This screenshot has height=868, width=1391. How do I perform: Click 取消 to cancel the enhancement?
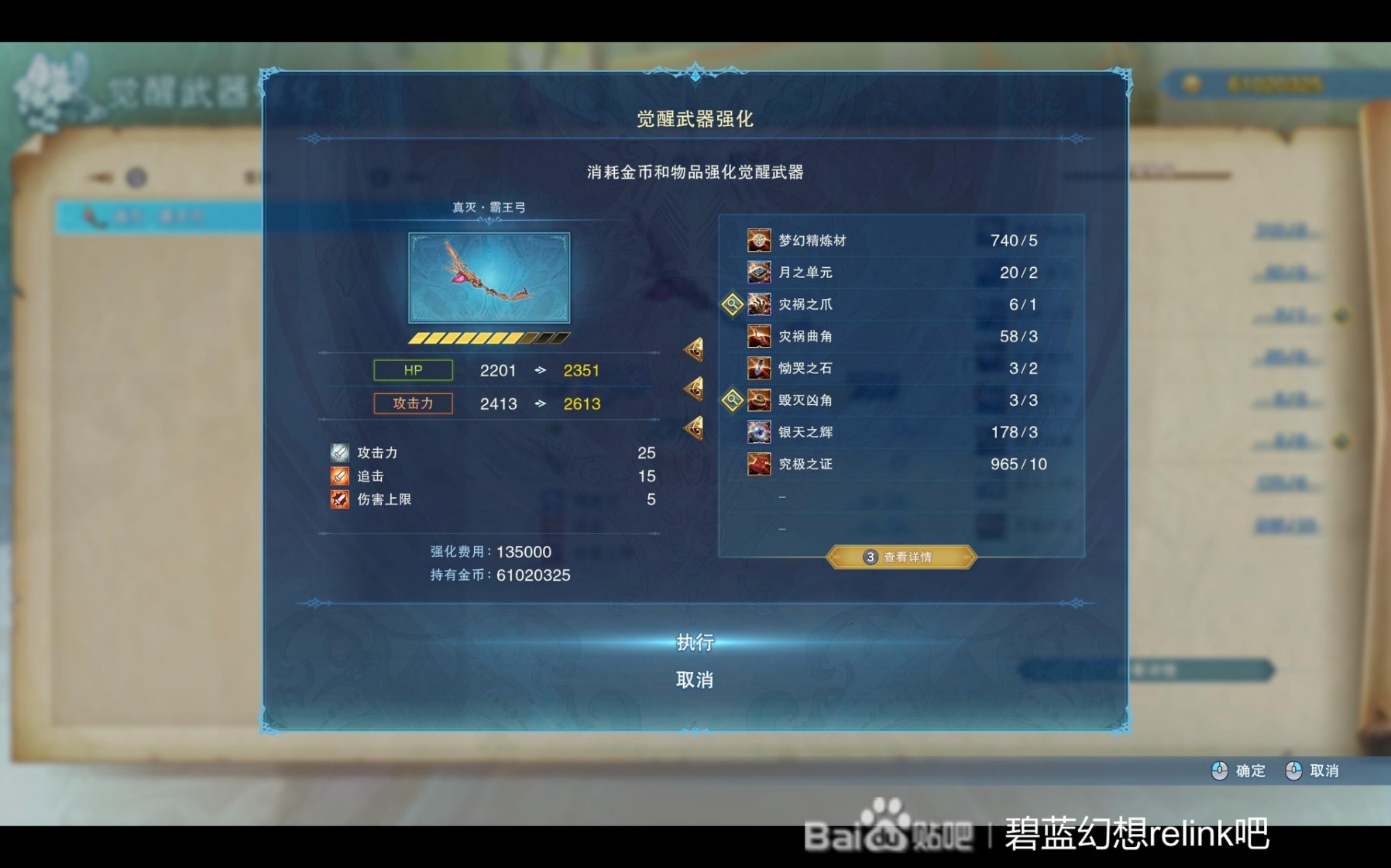[695, 678]
